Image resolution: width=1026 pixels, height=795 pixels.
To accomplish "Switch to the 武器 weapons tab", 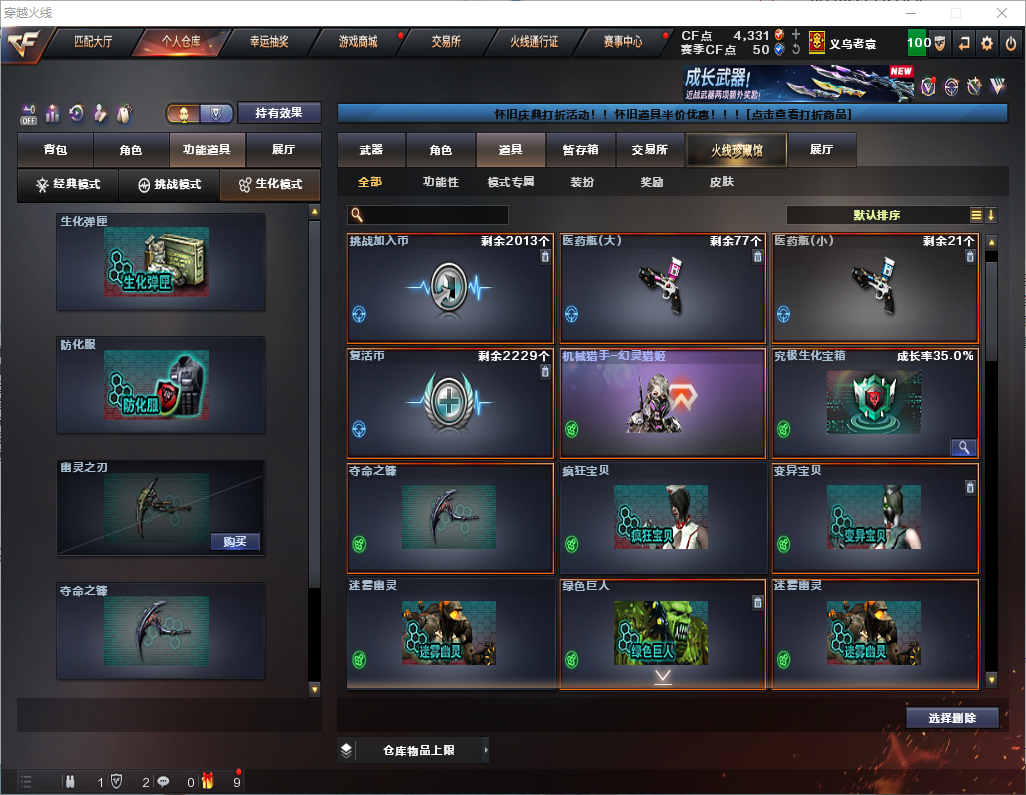I will tap(371, 150).
